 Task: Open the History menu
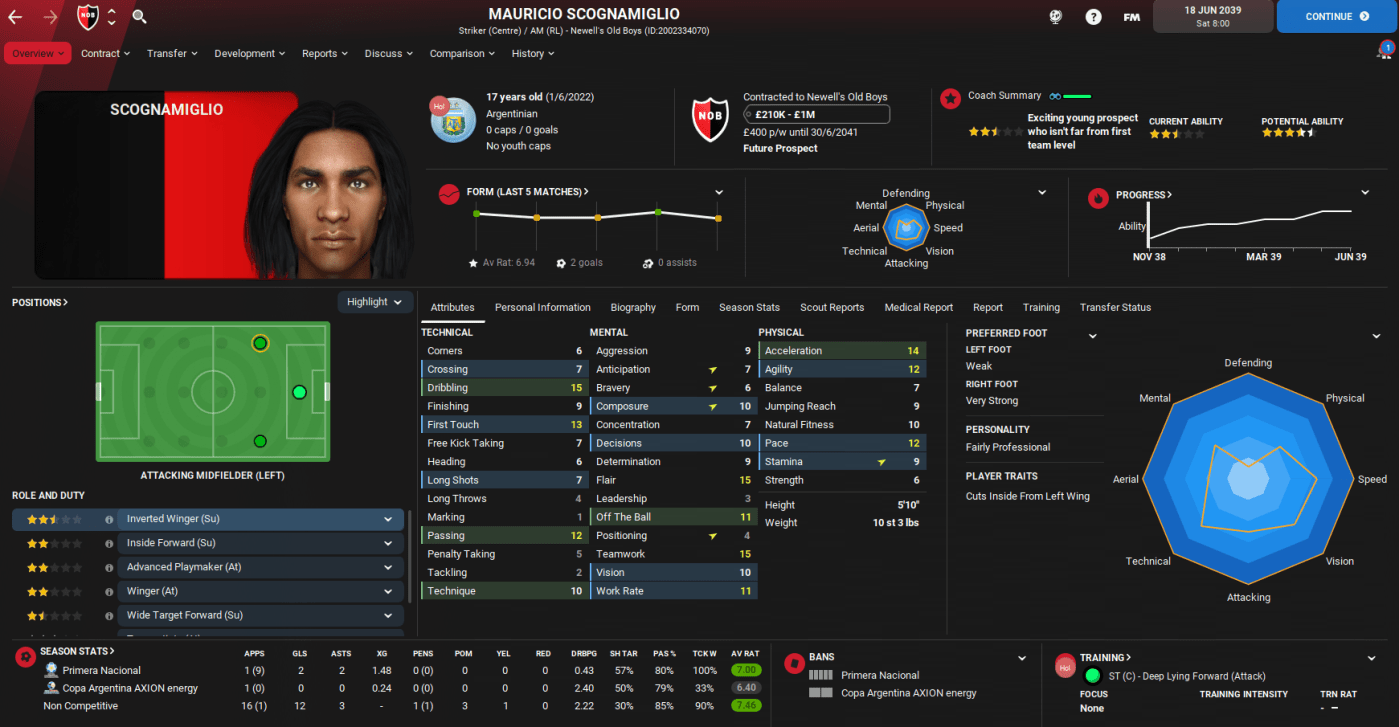click(x=533, y=53)
